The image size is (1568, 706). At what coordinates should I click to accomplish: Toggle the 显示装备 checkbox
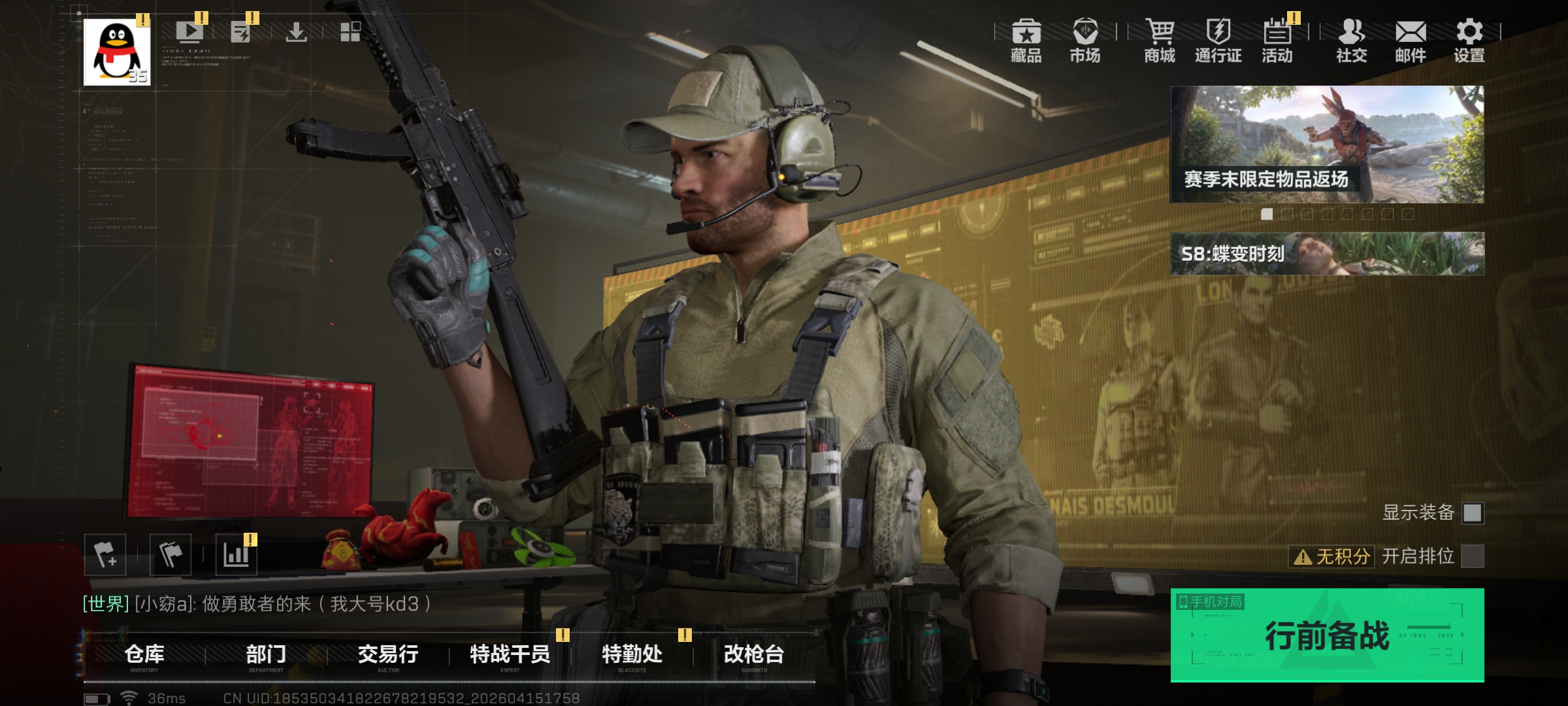click(1473, 513)
